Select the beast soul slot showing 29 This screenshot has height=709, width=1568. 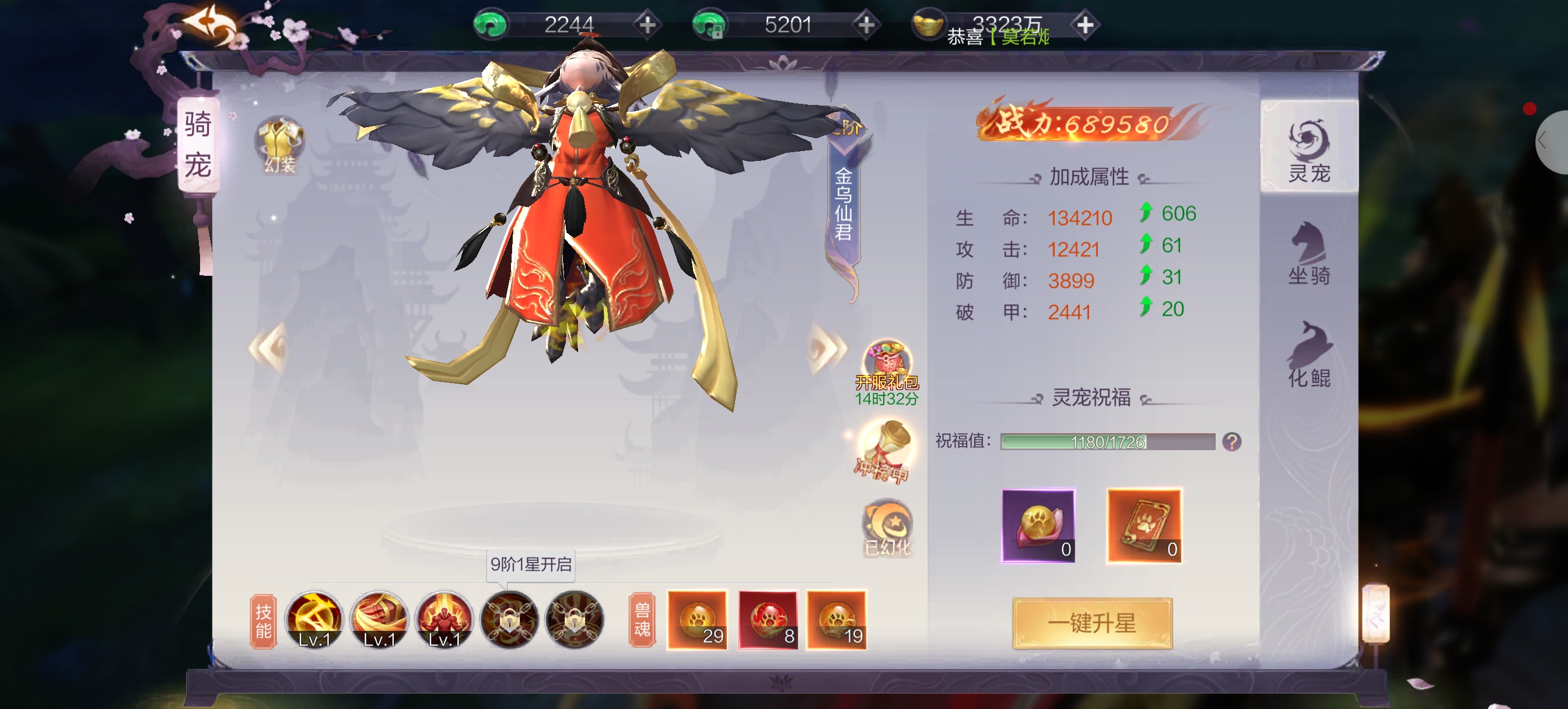[x=697, y=620]
